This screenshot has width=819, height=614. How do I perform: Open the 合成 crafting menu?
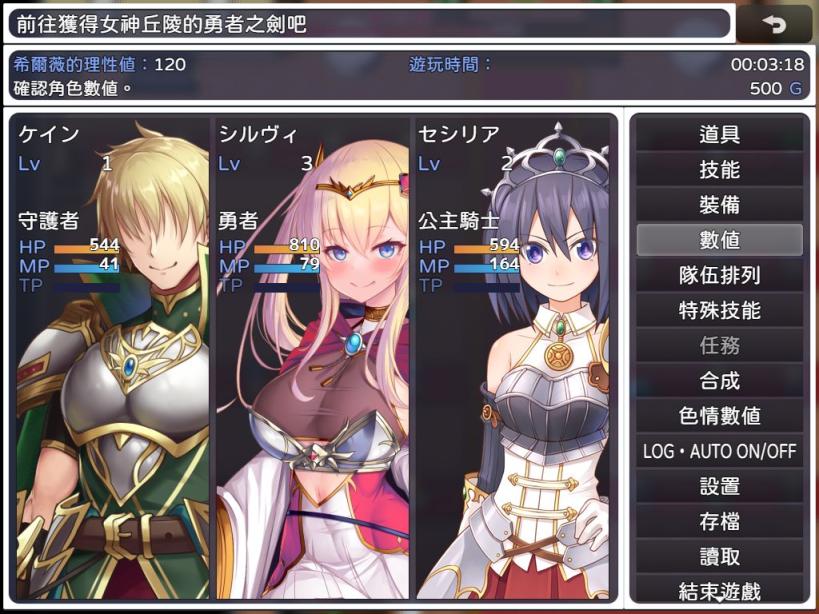(719, 380)
